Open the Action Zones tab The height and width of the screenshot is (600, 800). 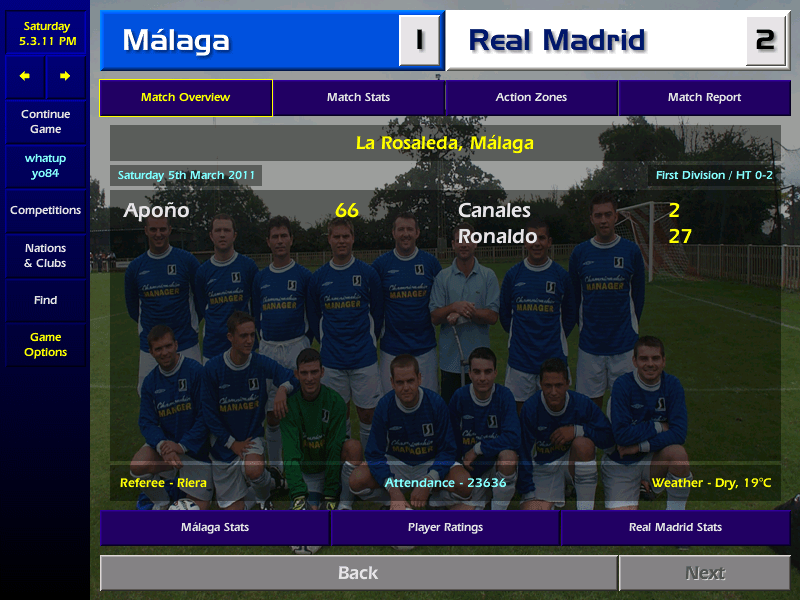[531, 98]
